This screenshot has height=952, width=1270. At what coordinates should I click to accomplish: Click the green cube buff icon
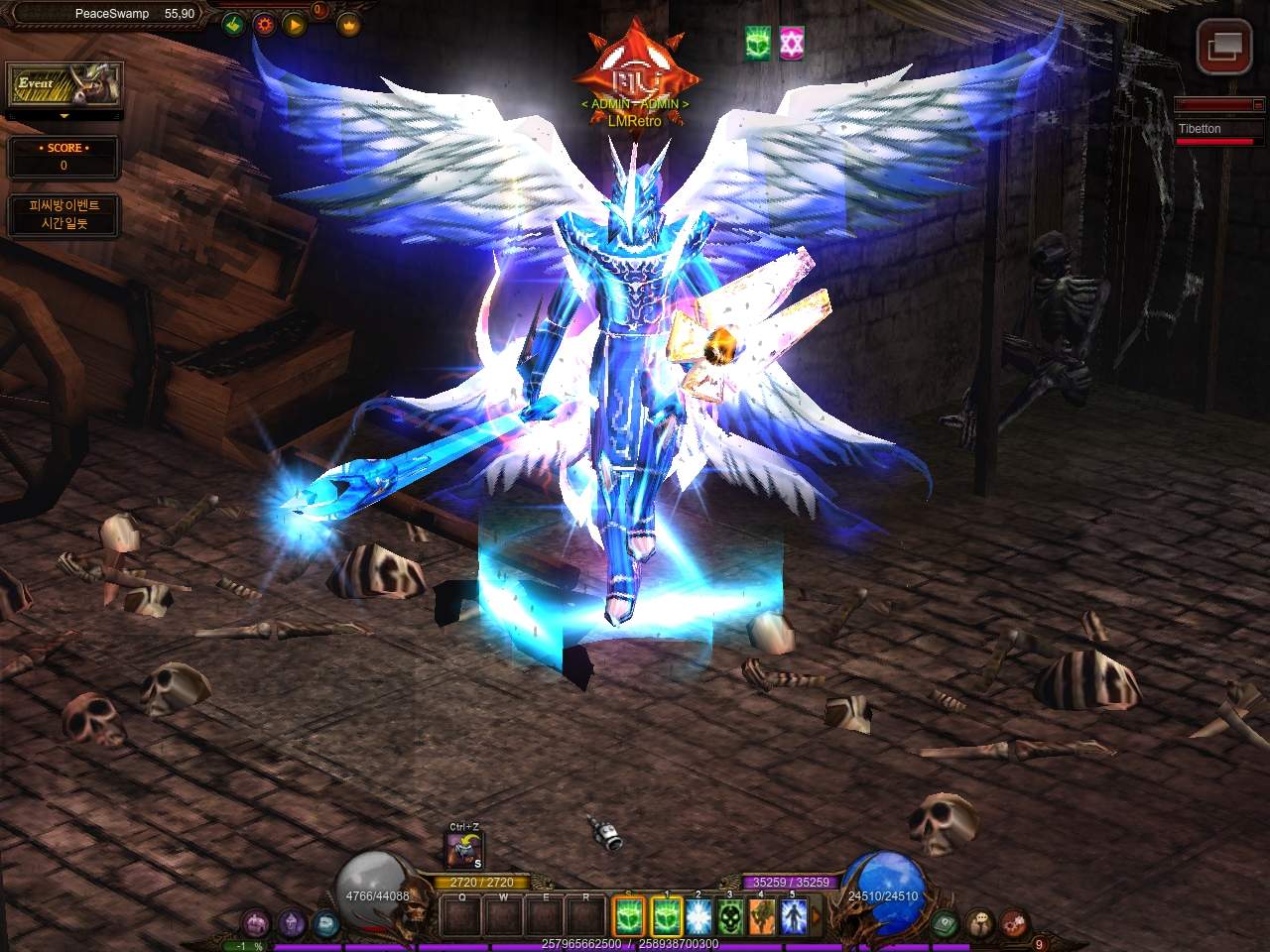click(x=758, y=43)
